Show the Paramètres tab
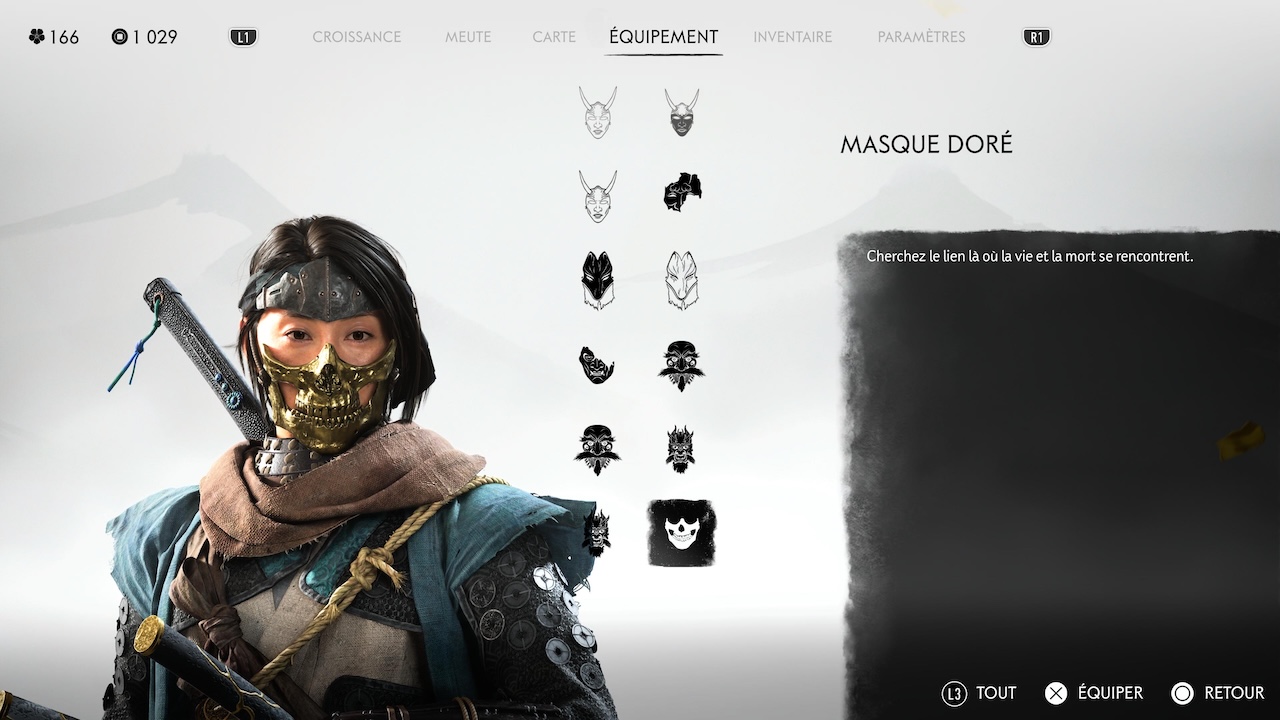 [x=921, y=37]
